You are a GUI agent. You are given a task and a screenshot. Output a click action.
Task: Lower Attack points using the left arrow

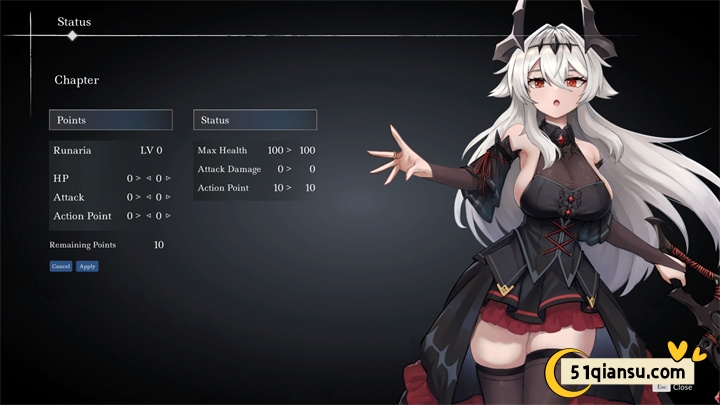click(149, 197)
